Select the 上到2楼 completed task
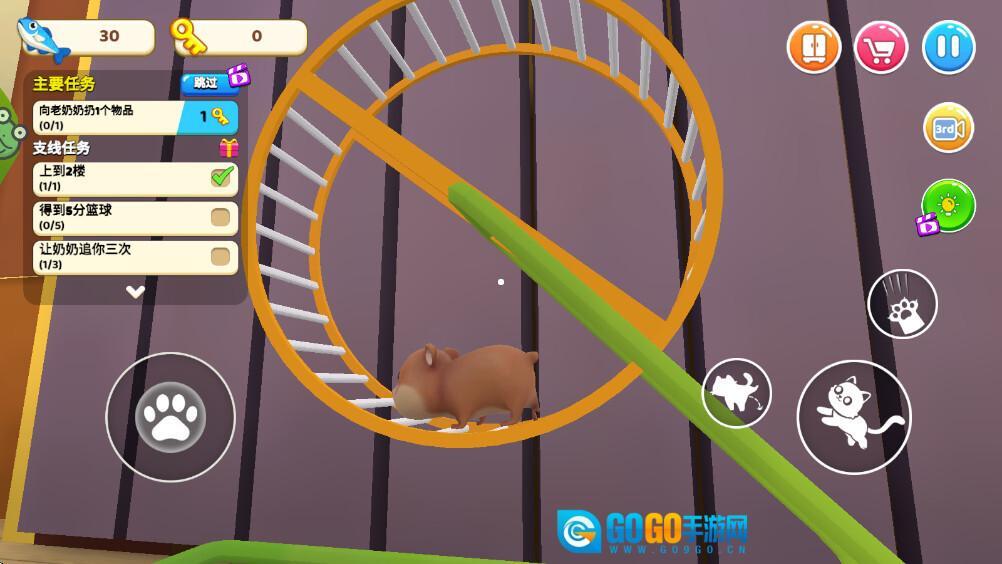The width and height of the screenshot is (1002, 564). pyautogui.click(x=135, y=178)
